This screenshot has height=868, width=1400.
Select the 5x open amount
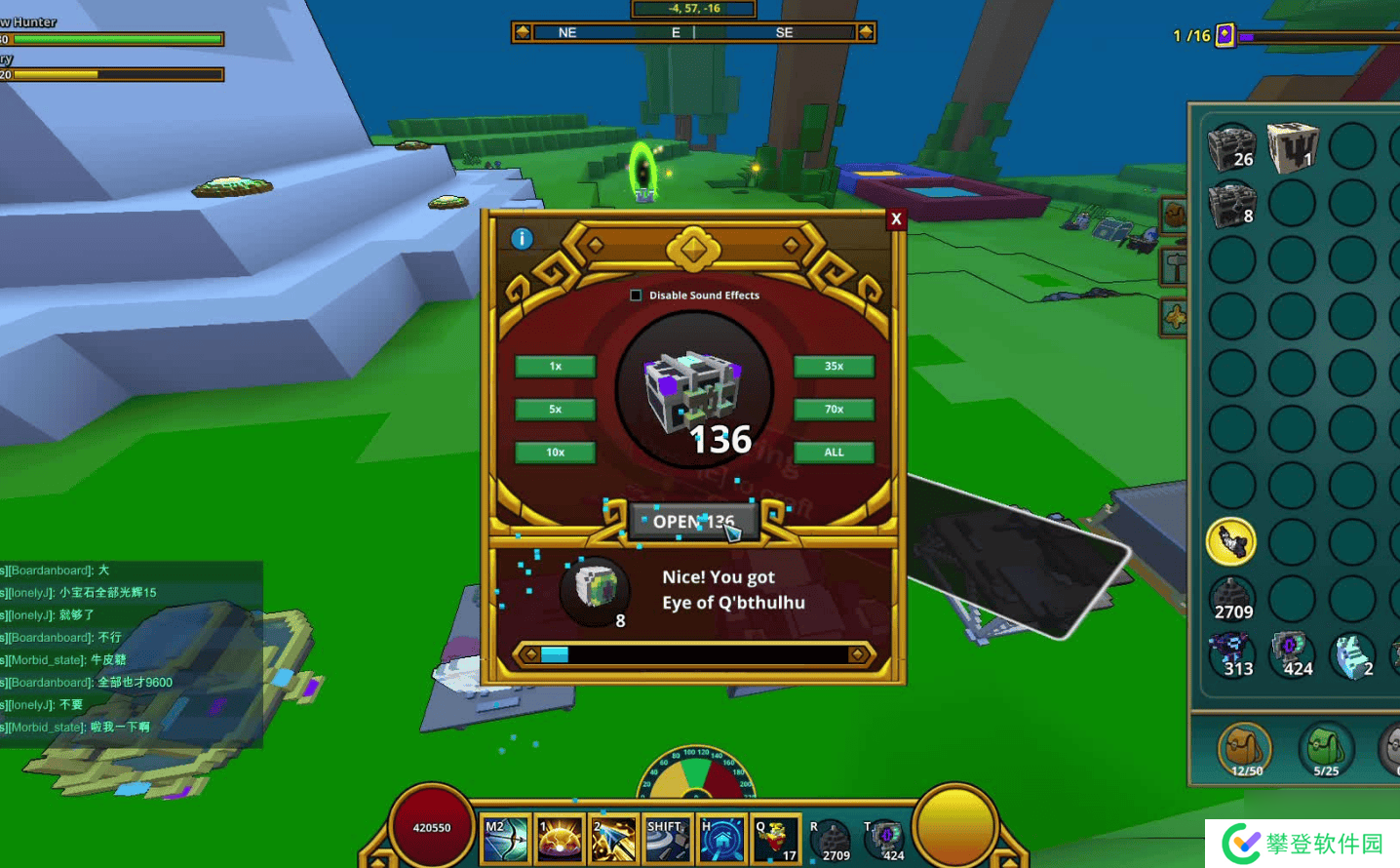[x=555, y=410]
